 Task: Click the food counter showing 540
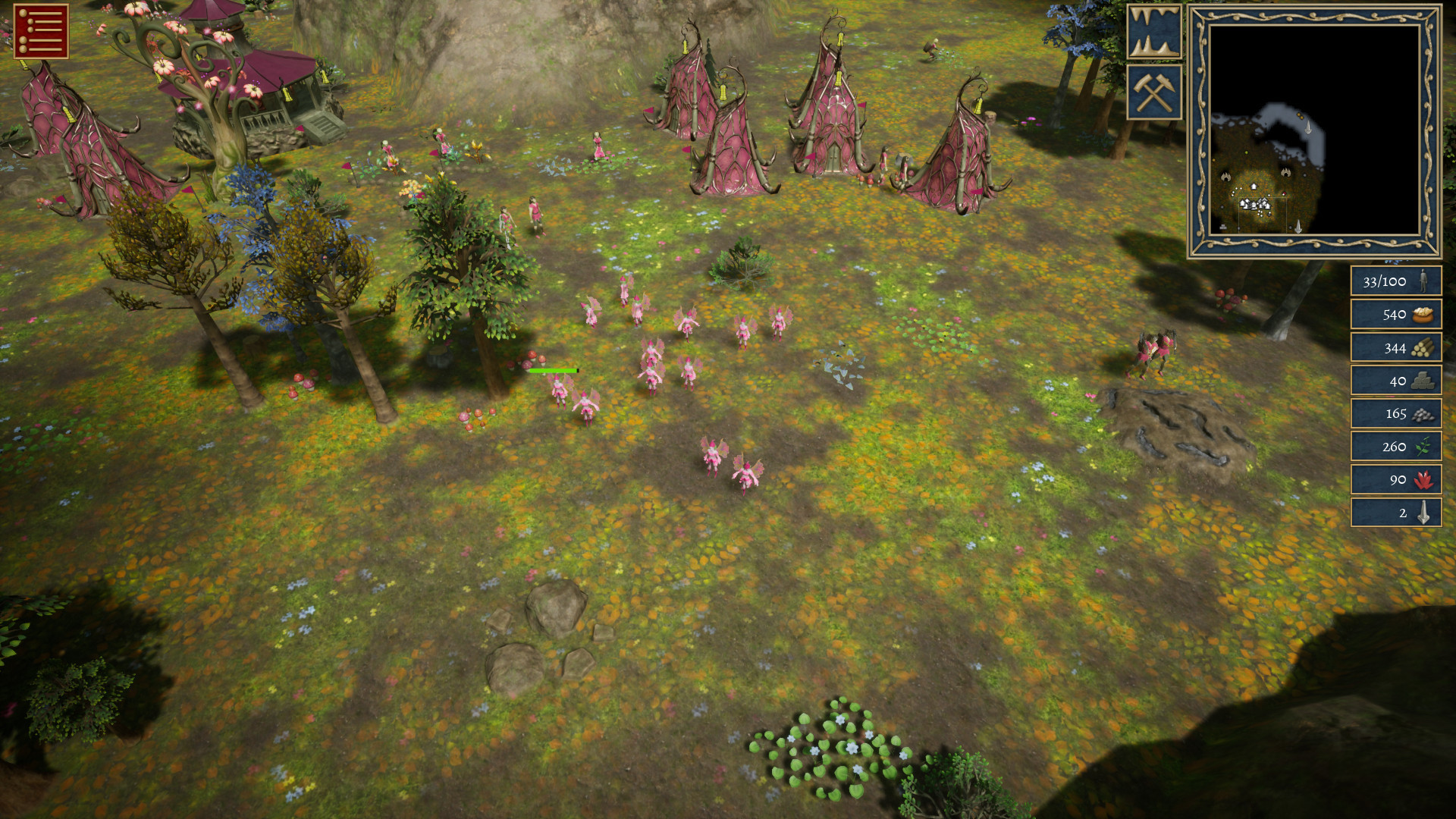[1394, 314]
